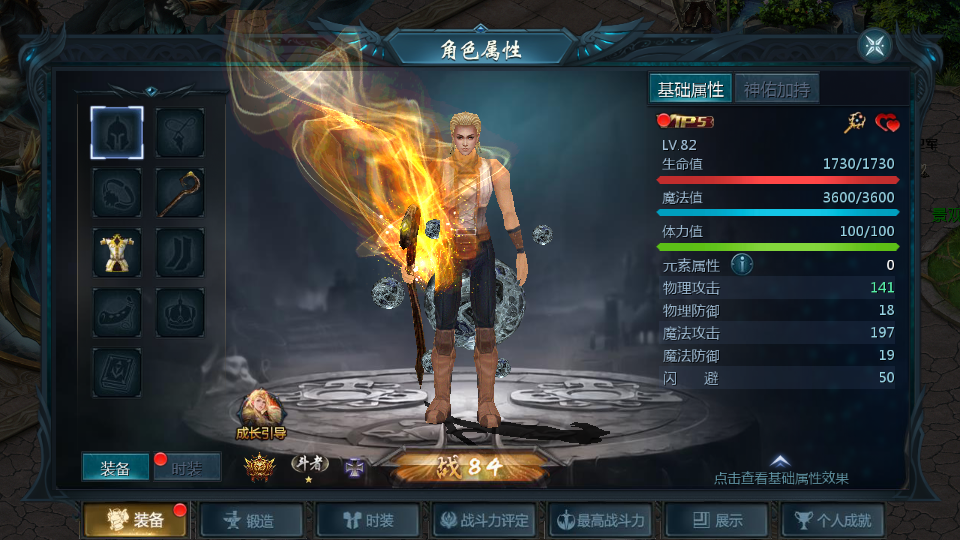Open the gold 装备 bottom tab
Viewport: 960px width, 540px height.
click(137, 520)
